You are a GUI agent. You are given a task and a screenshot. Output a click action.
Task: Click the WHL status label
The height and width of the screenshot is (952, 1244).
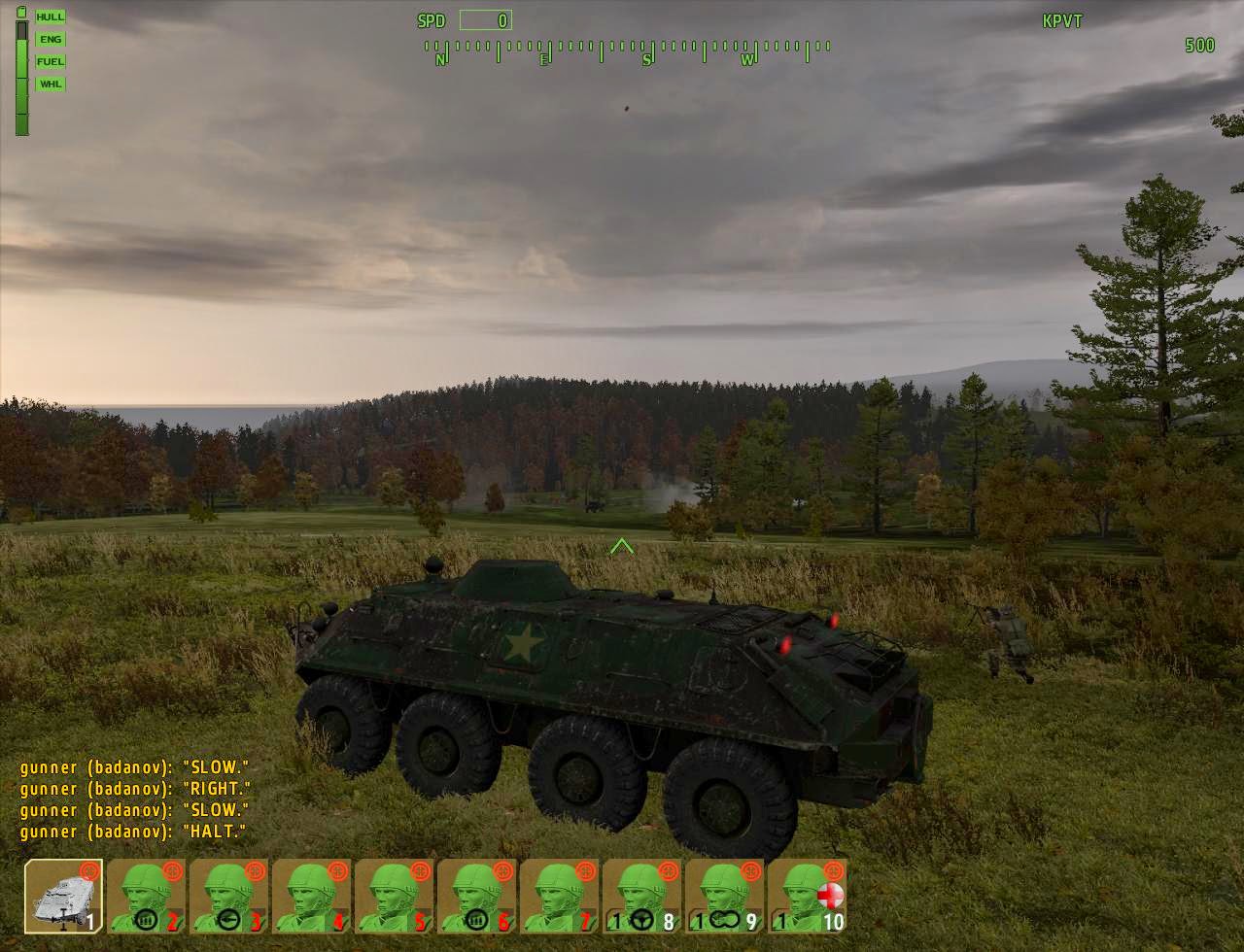tap(50, 85)
